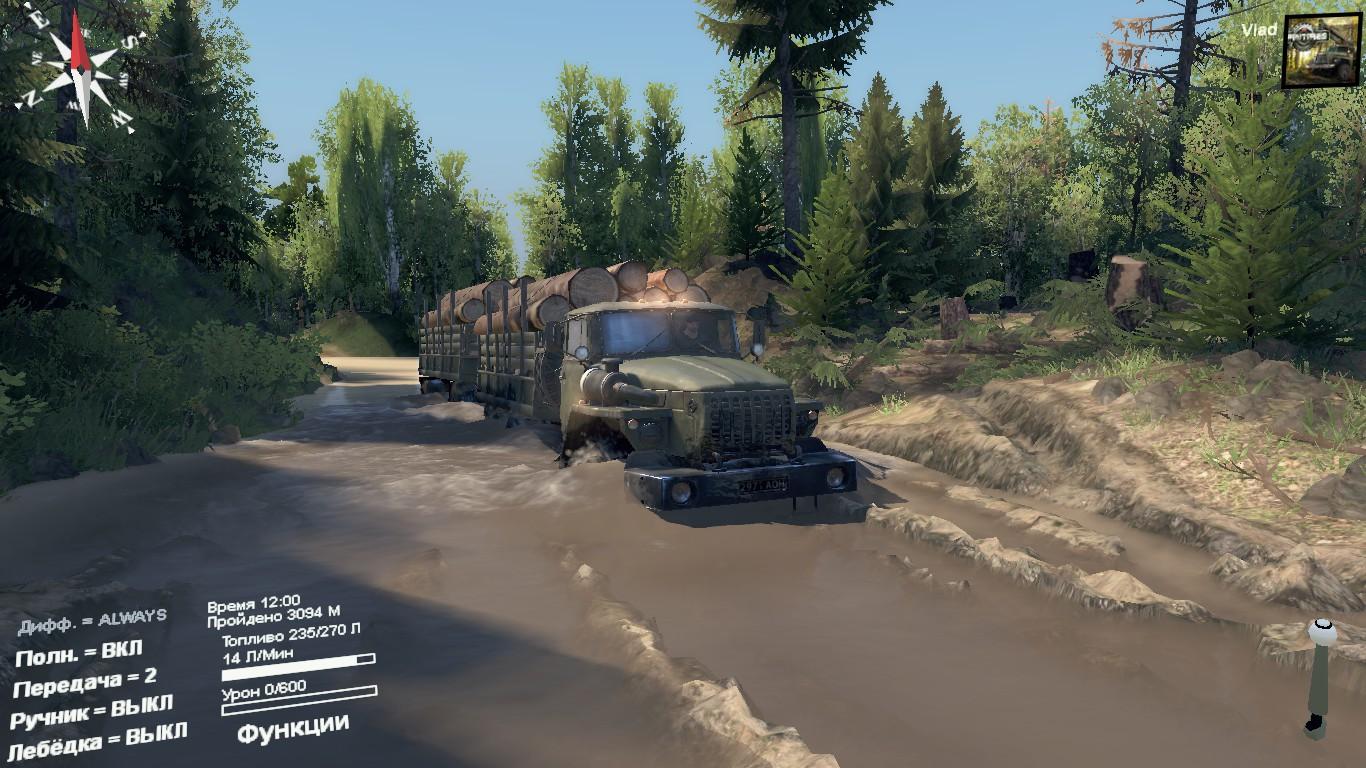Select Vlad's player avatar thumbnail
The width and height of the screenshot is (1366, 768).
tap(1321, 51)
